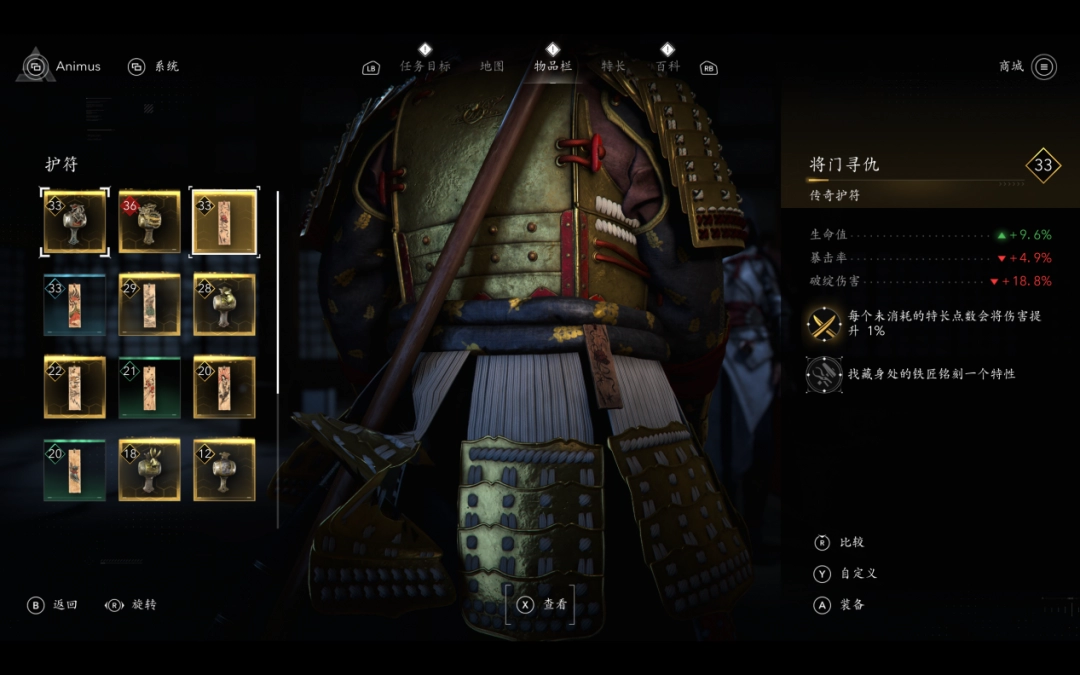Choose the level 28 pouch amulet
The width and height of the screenshot is (1080, 675).
225,305
